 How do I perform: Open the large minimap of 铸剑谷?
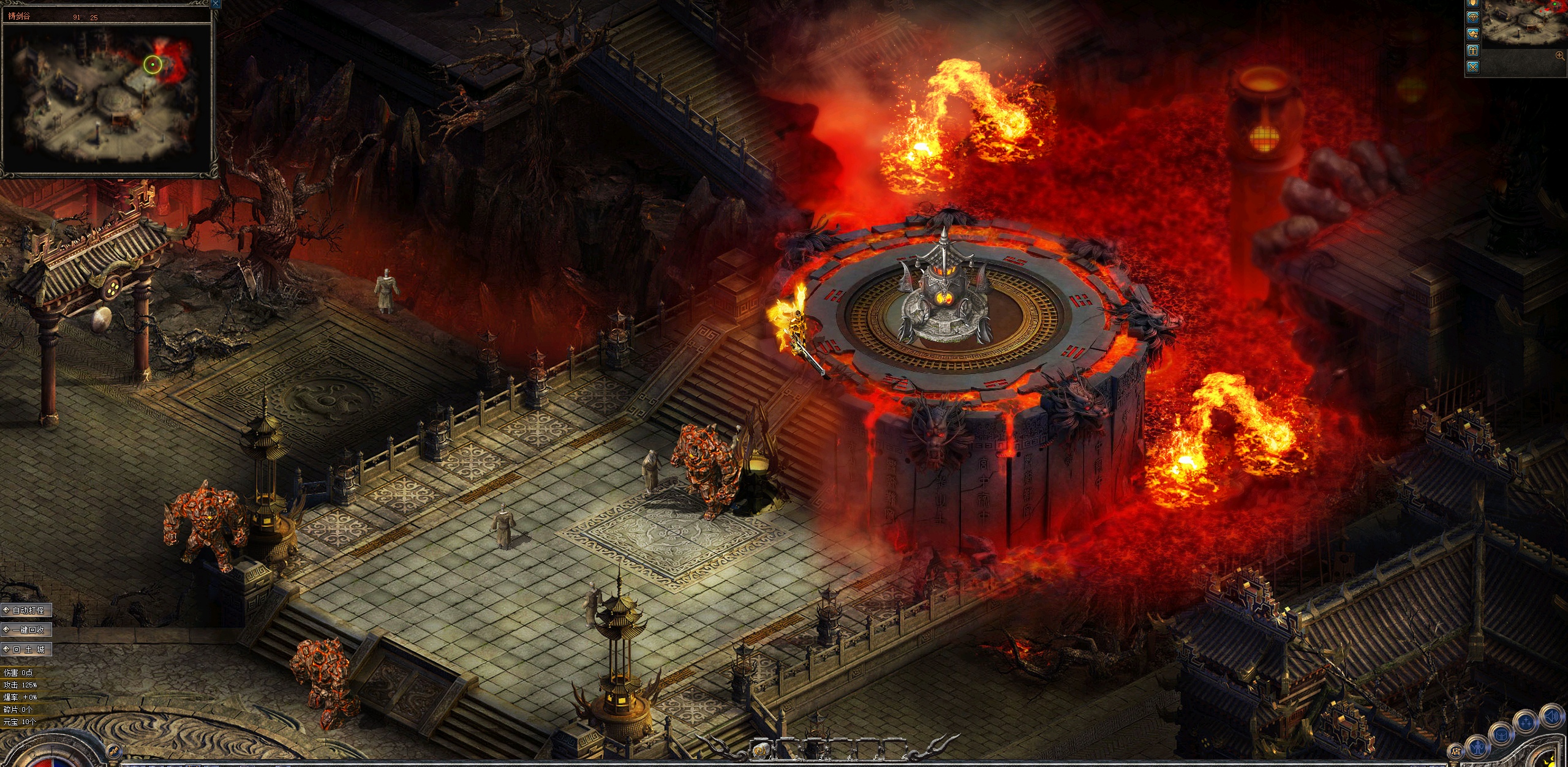108,93
